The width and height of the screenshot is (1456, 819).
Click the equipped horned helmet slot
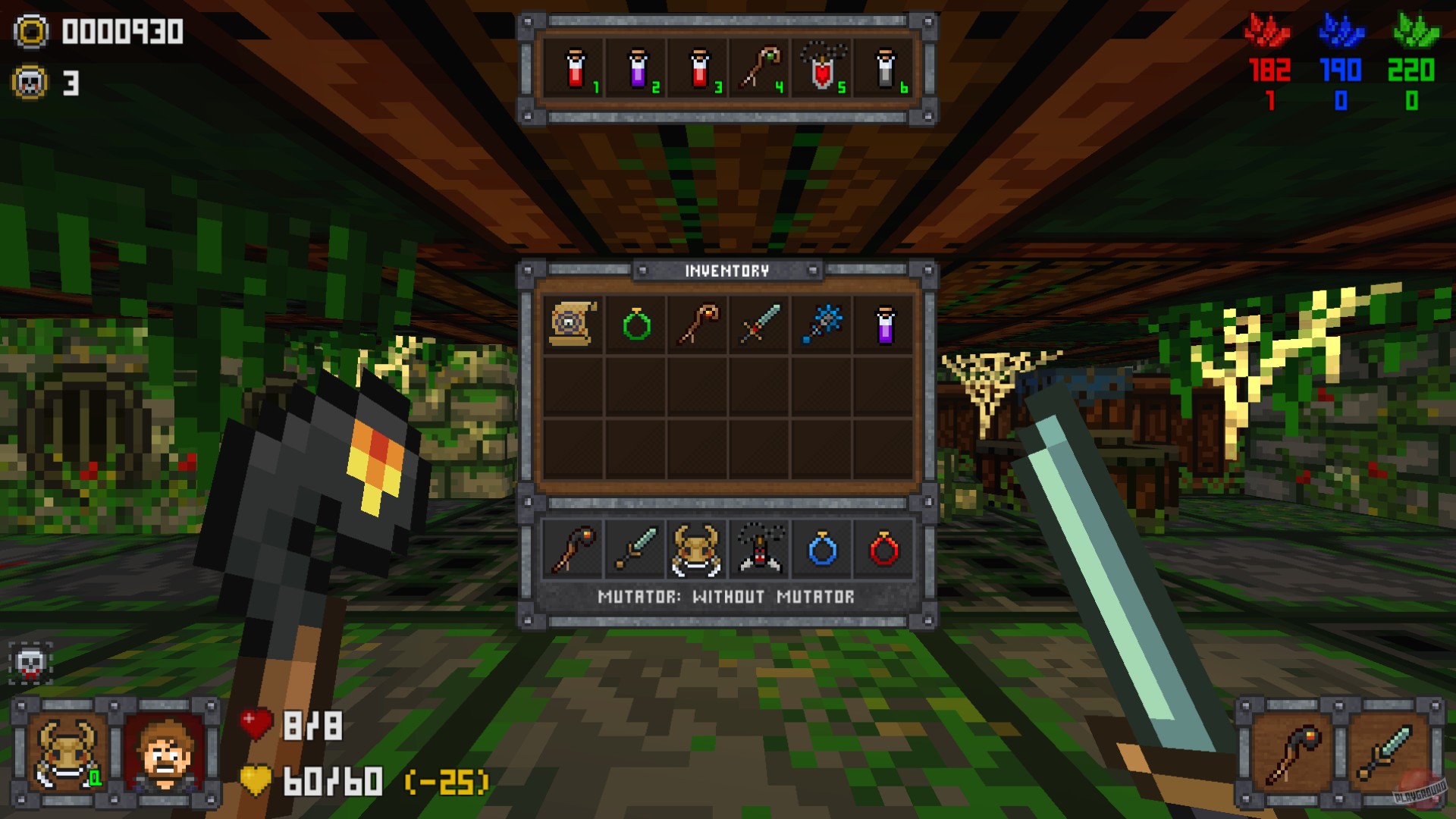coord(698,550)
